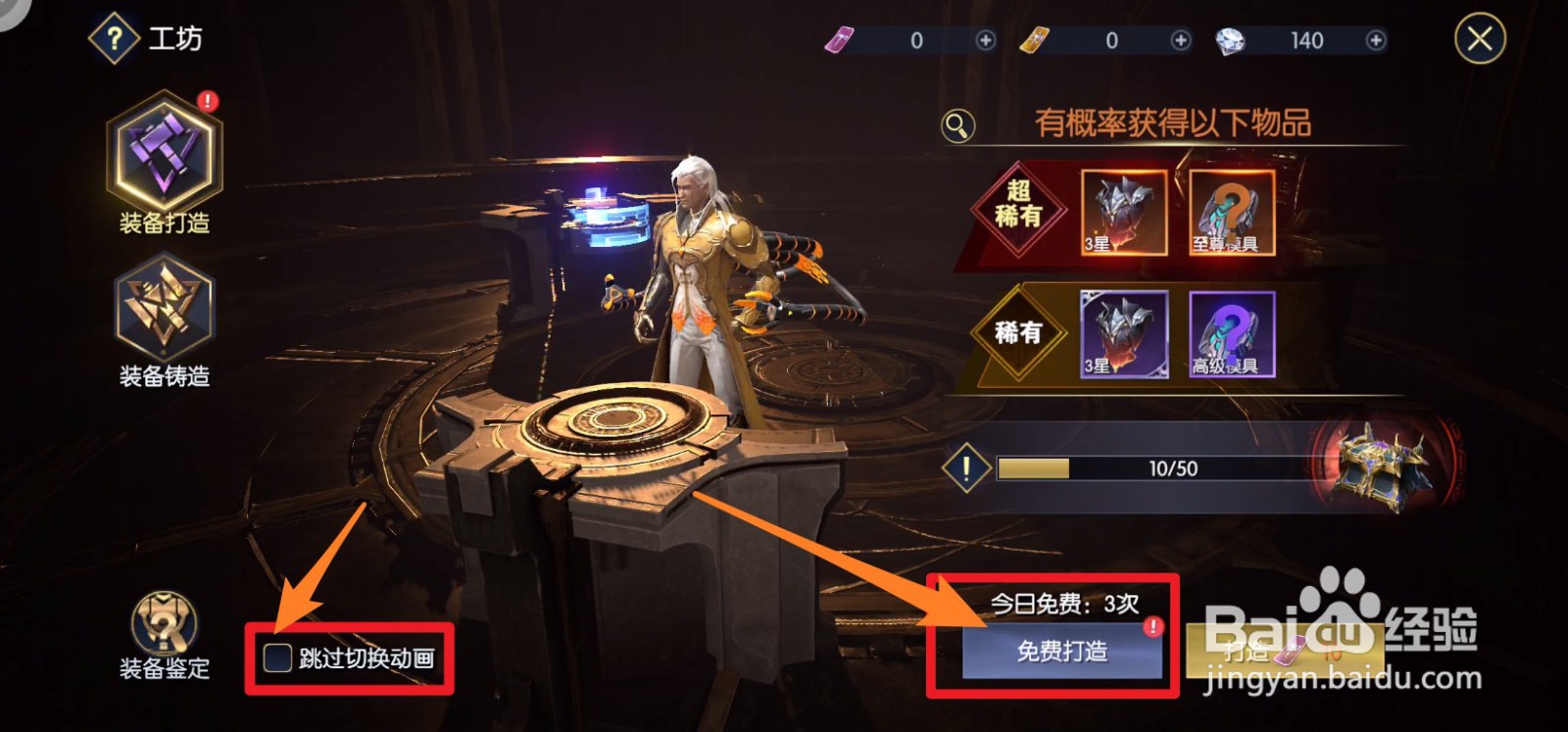Image resolution: width=1568 pixels, height=732 pixels.
Task: Select the 稀有 rarity banner
Action: click(x=1017, y=333)
